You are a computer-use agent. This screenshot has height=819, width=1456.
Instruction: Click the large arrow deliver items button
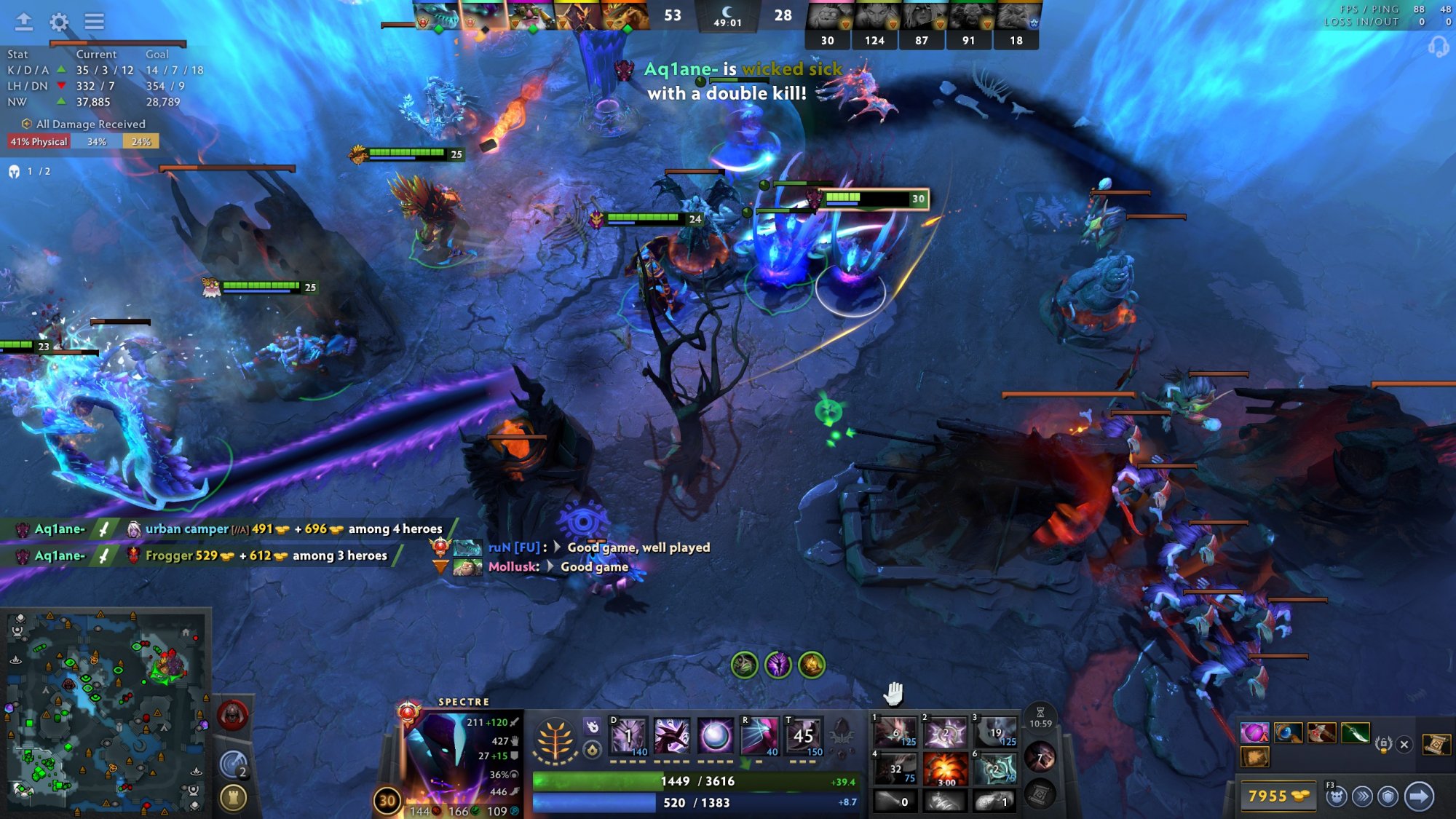(x=1419, y=796)
